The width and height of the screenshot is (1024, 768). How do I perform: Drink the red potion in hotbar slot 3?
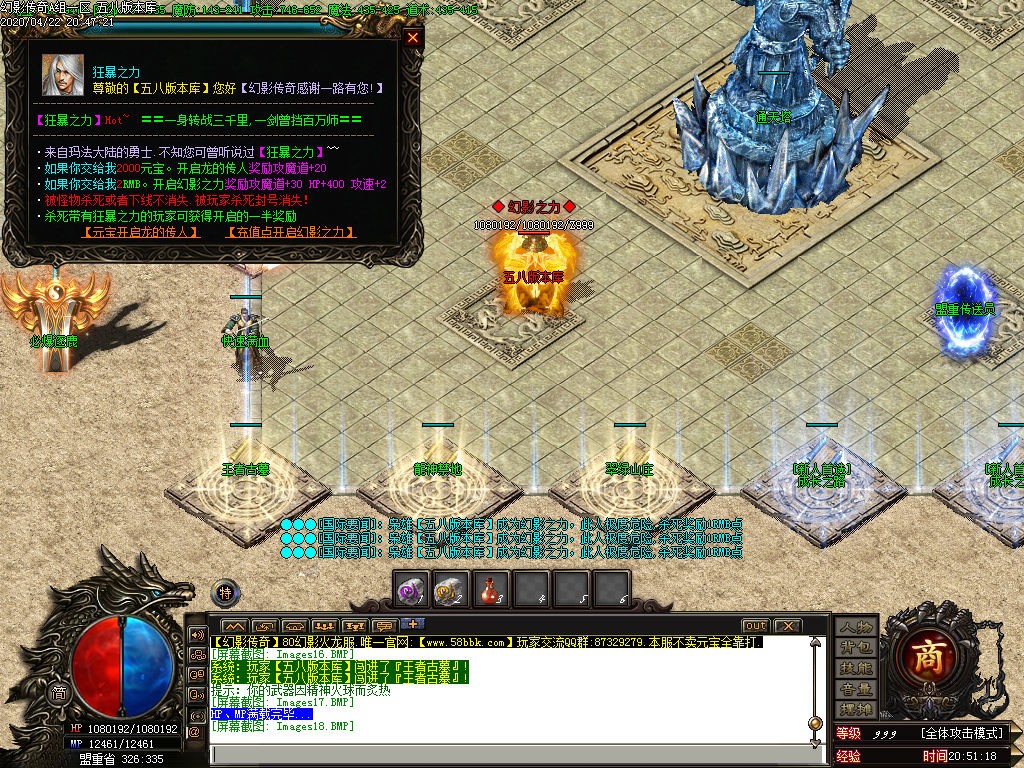489,590
